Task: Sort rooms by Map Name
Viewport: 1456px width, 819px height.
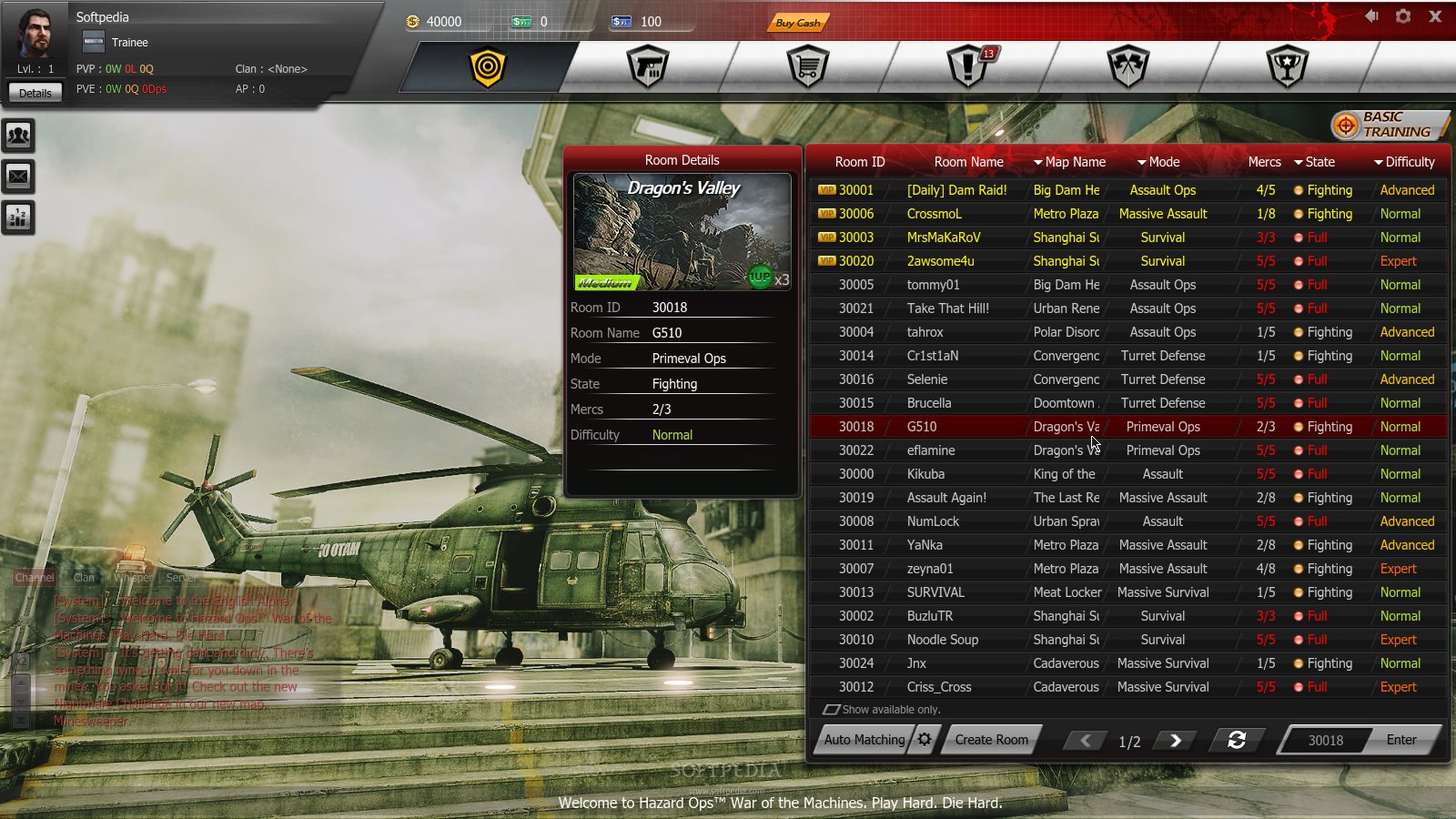Action: (1070, 162)
